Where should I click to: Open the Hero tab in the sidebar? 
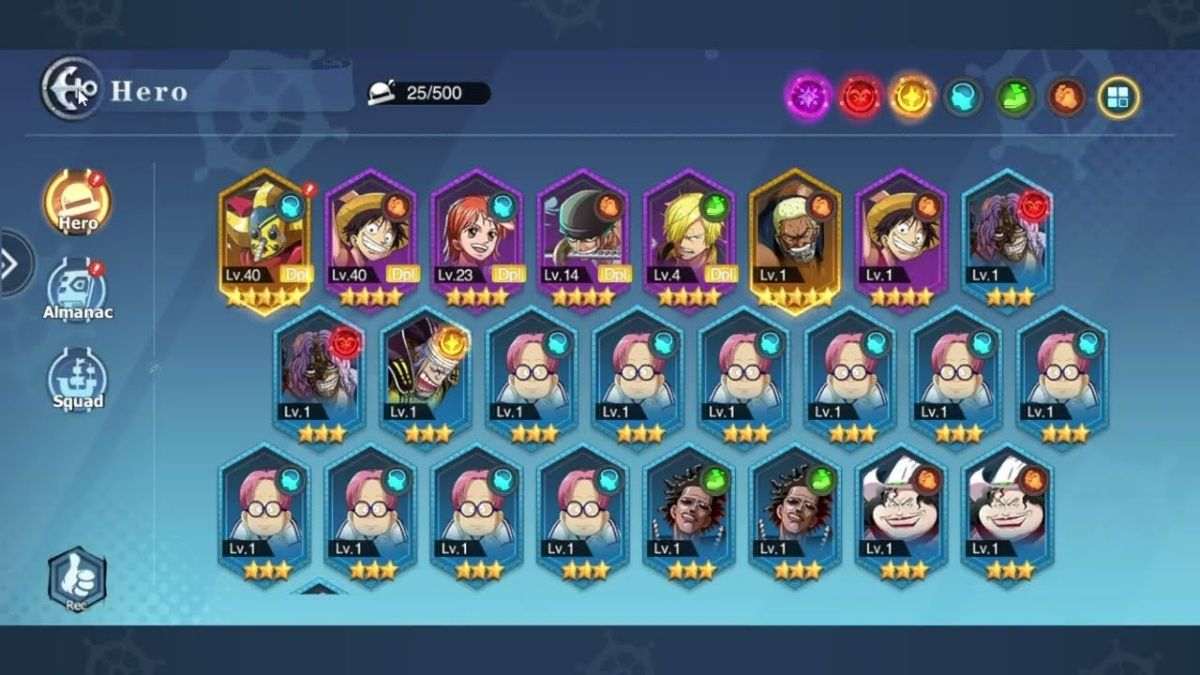[x=77, y=204]
